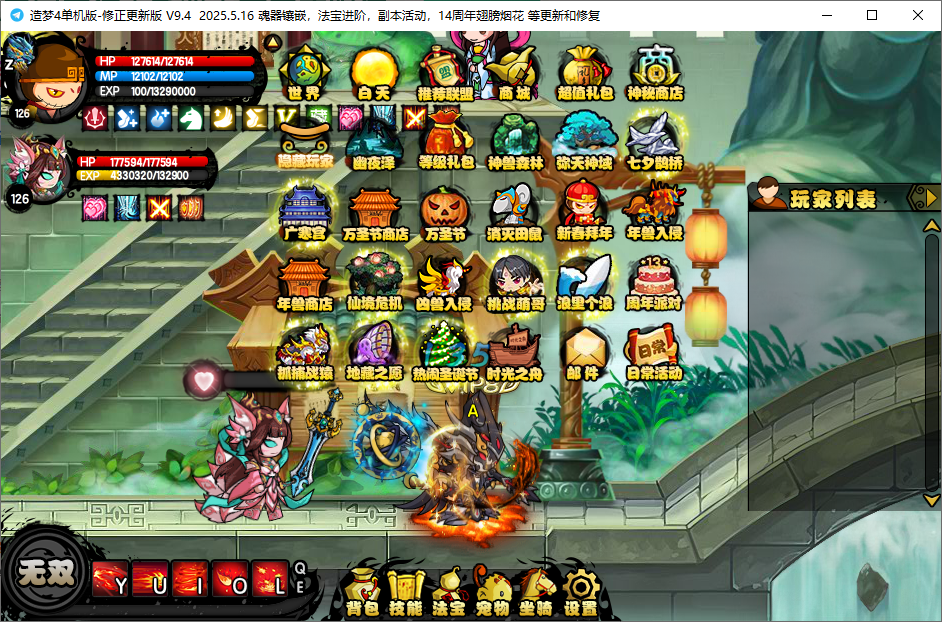This screenshot has height=622, width=942.
Task: Open 设置 settings gear
Action: point(581,591)
